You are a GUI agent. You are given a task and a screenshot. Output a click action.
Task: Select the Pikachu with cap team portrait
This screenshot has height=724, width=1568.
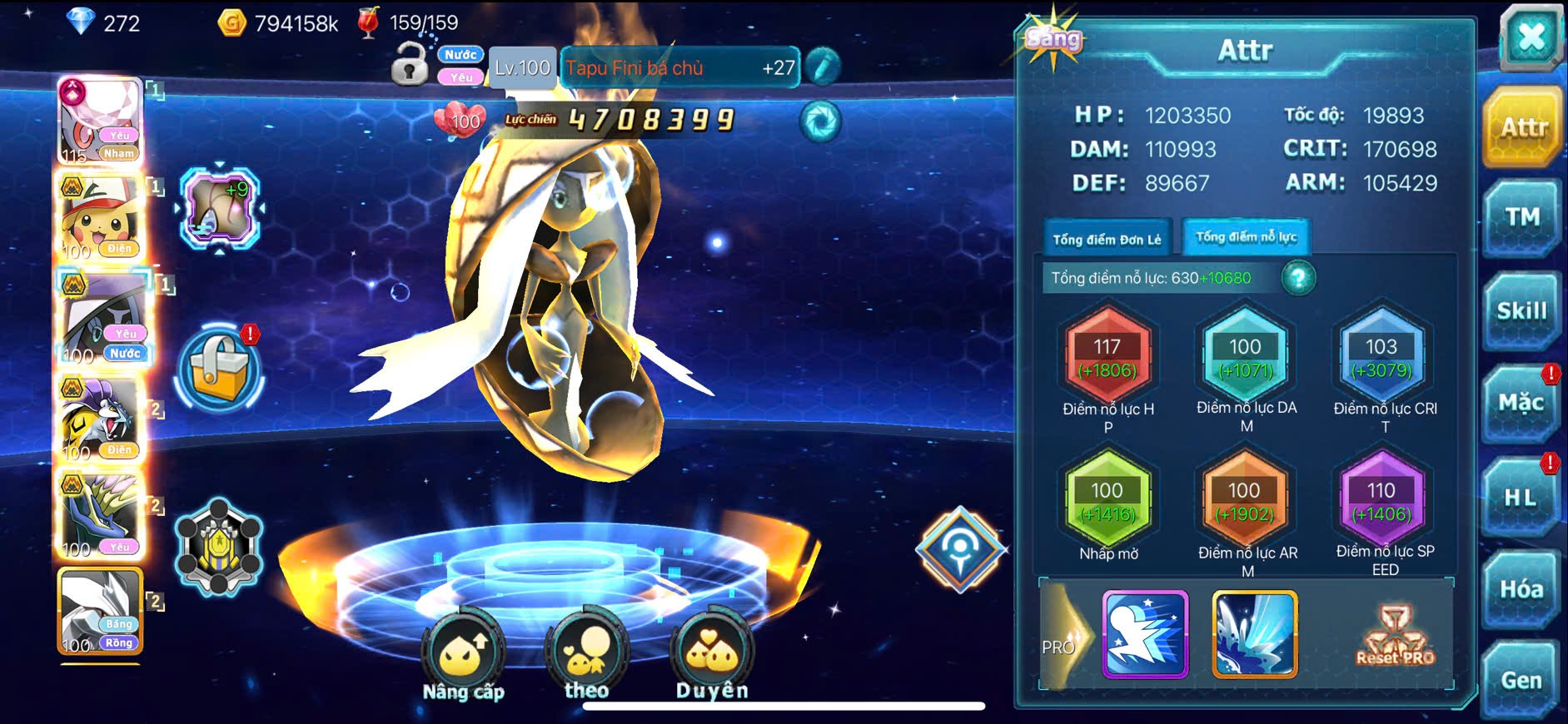pos(101,216)
